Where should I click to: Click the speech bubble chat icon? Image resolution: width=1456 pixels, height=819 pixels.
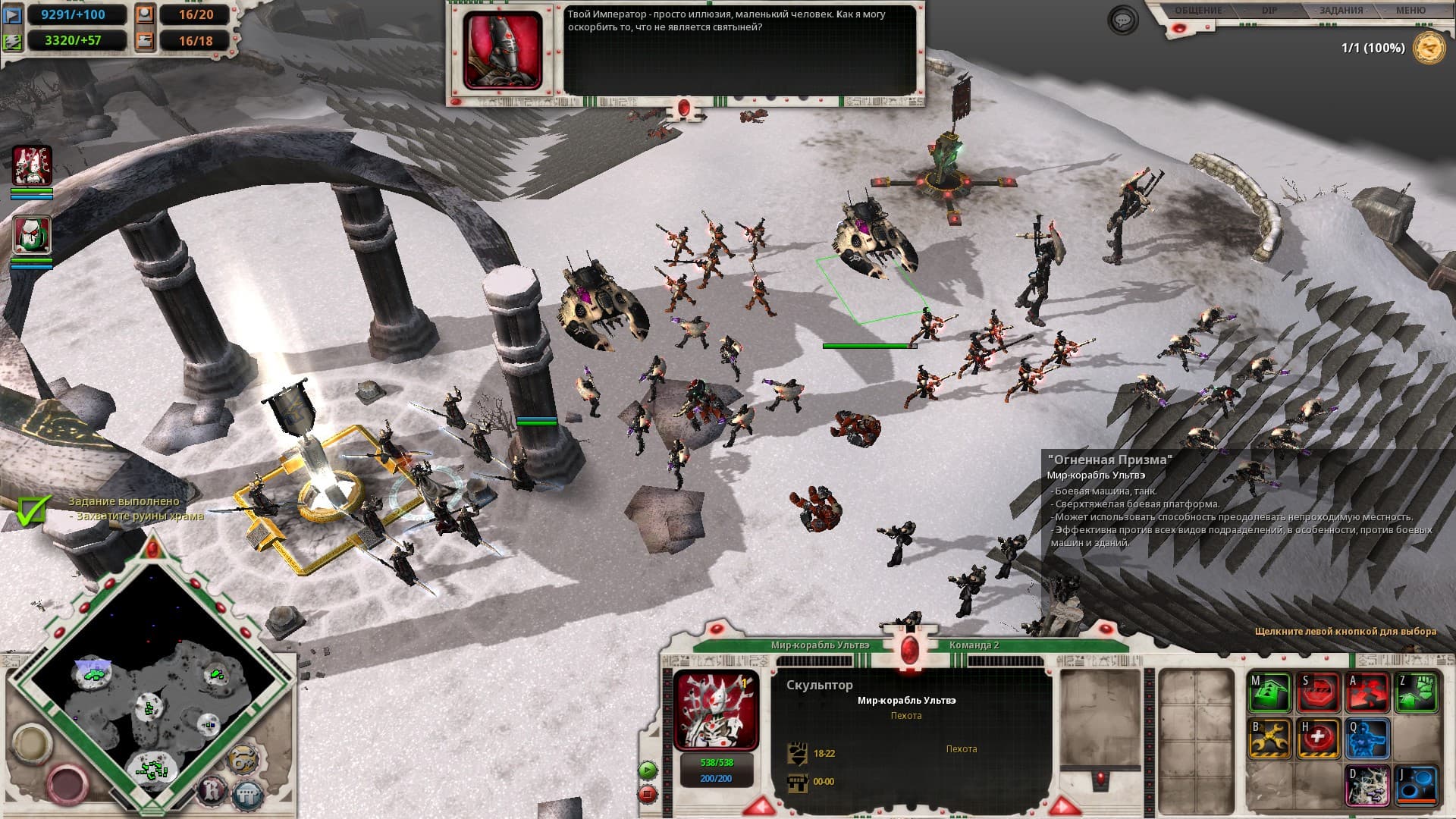(x=1123, y=20)
